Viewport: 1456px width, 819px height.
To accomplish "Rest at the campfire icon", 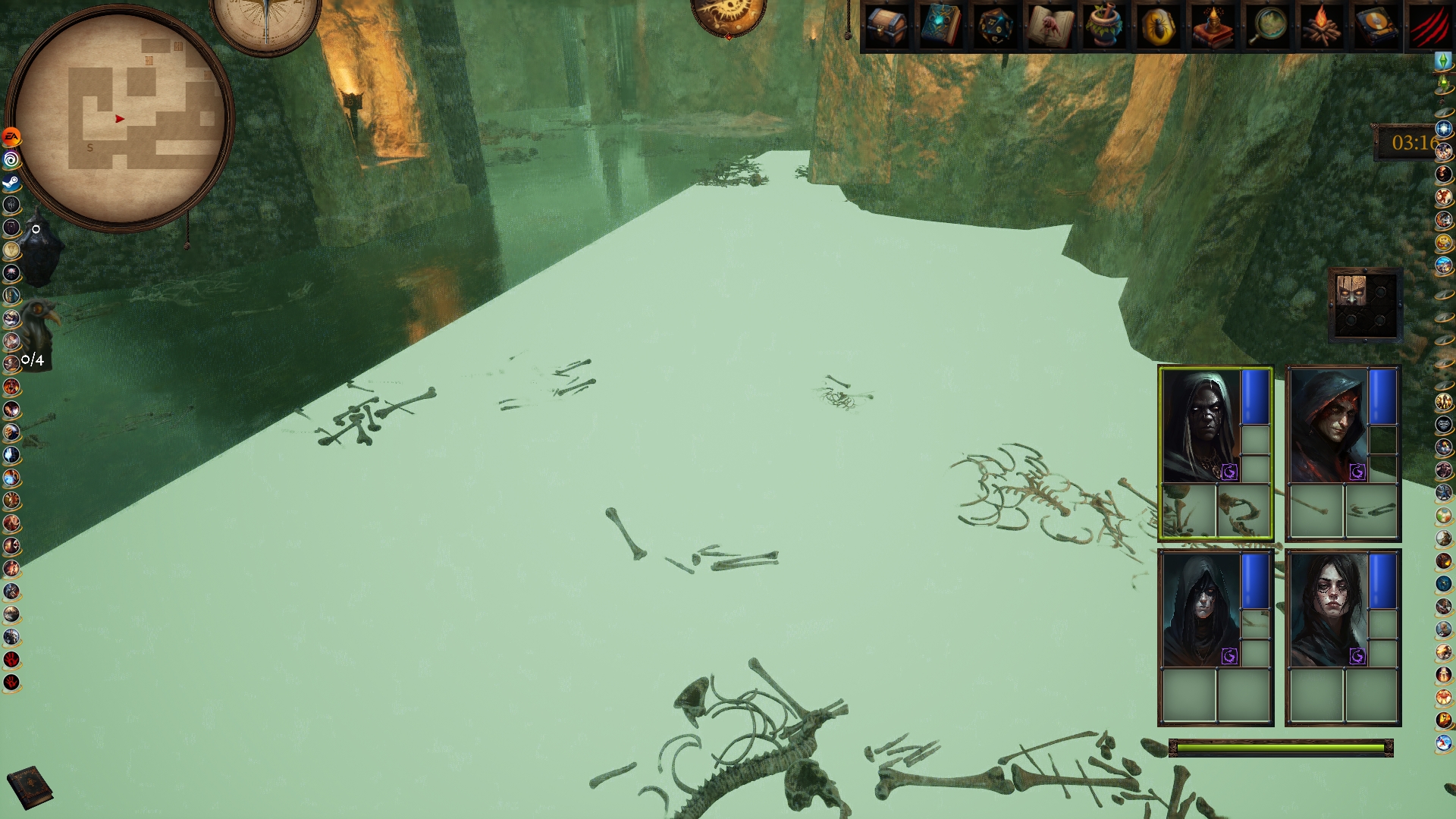I will pos(1322,27).
